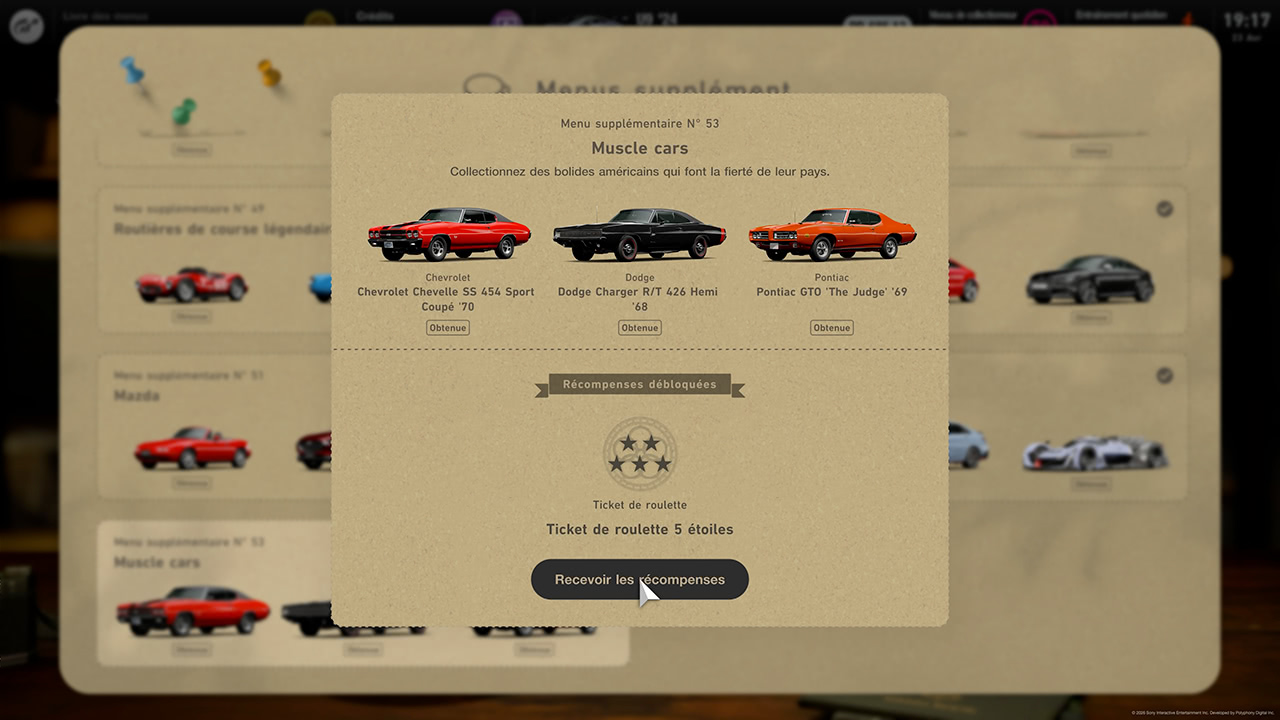Select the orange Pontiac GTO 'The Judge' thumbnail
Image resolution: width=1280 pixels, height=720 pixels.
(x=831, y=232)
